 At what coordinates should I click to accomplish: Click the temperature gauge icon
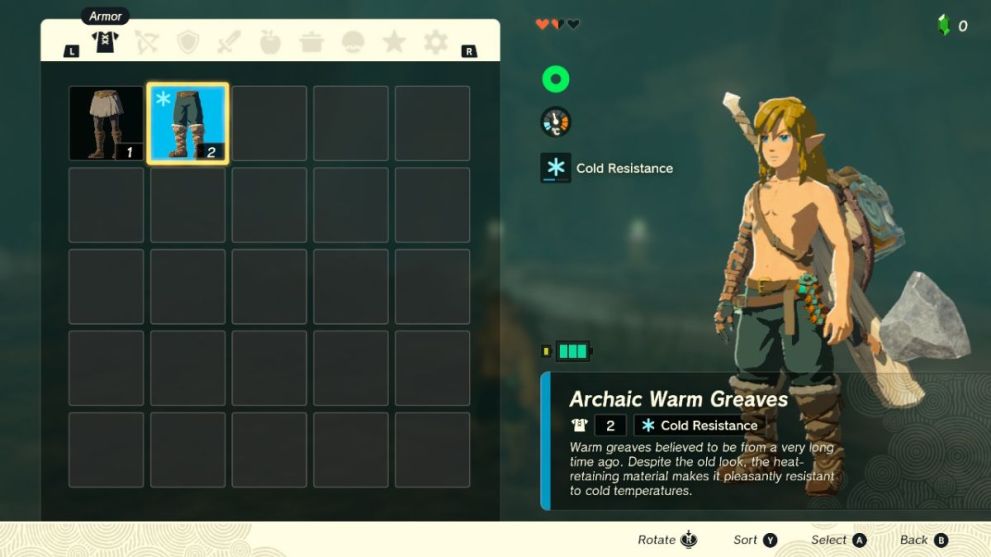(x=555, y=122)
